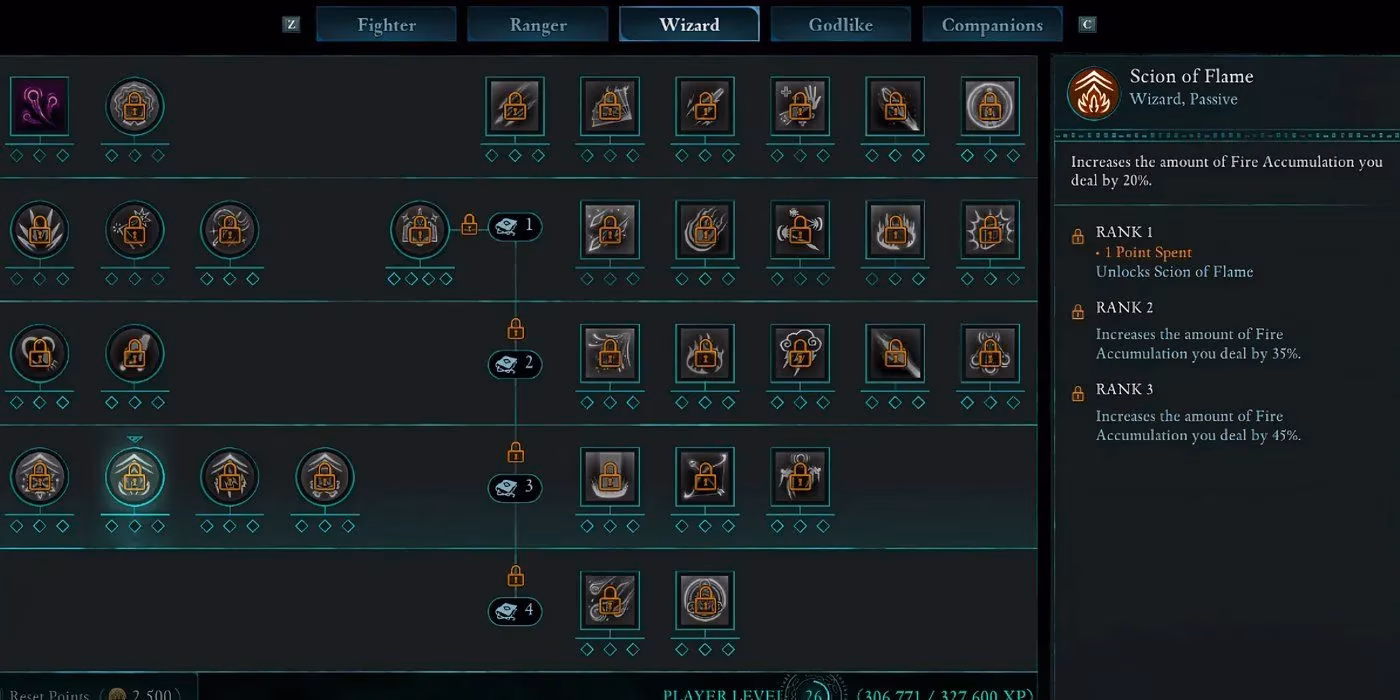Switch to the Fighter tab
1400x700 pixels.
coord(386,25)
